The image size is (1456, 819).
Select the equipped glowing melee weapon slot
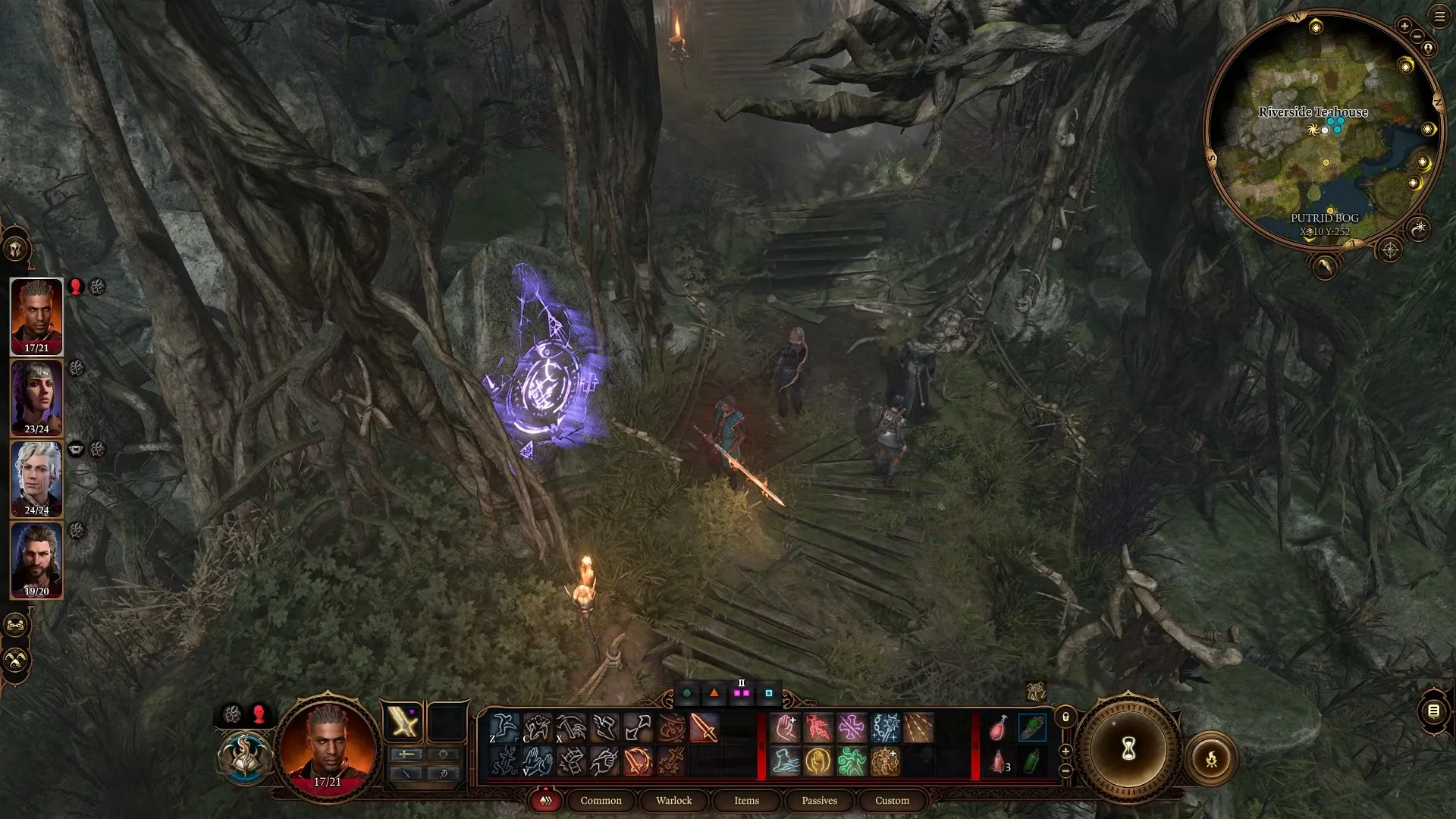click(x=403, y=721)
